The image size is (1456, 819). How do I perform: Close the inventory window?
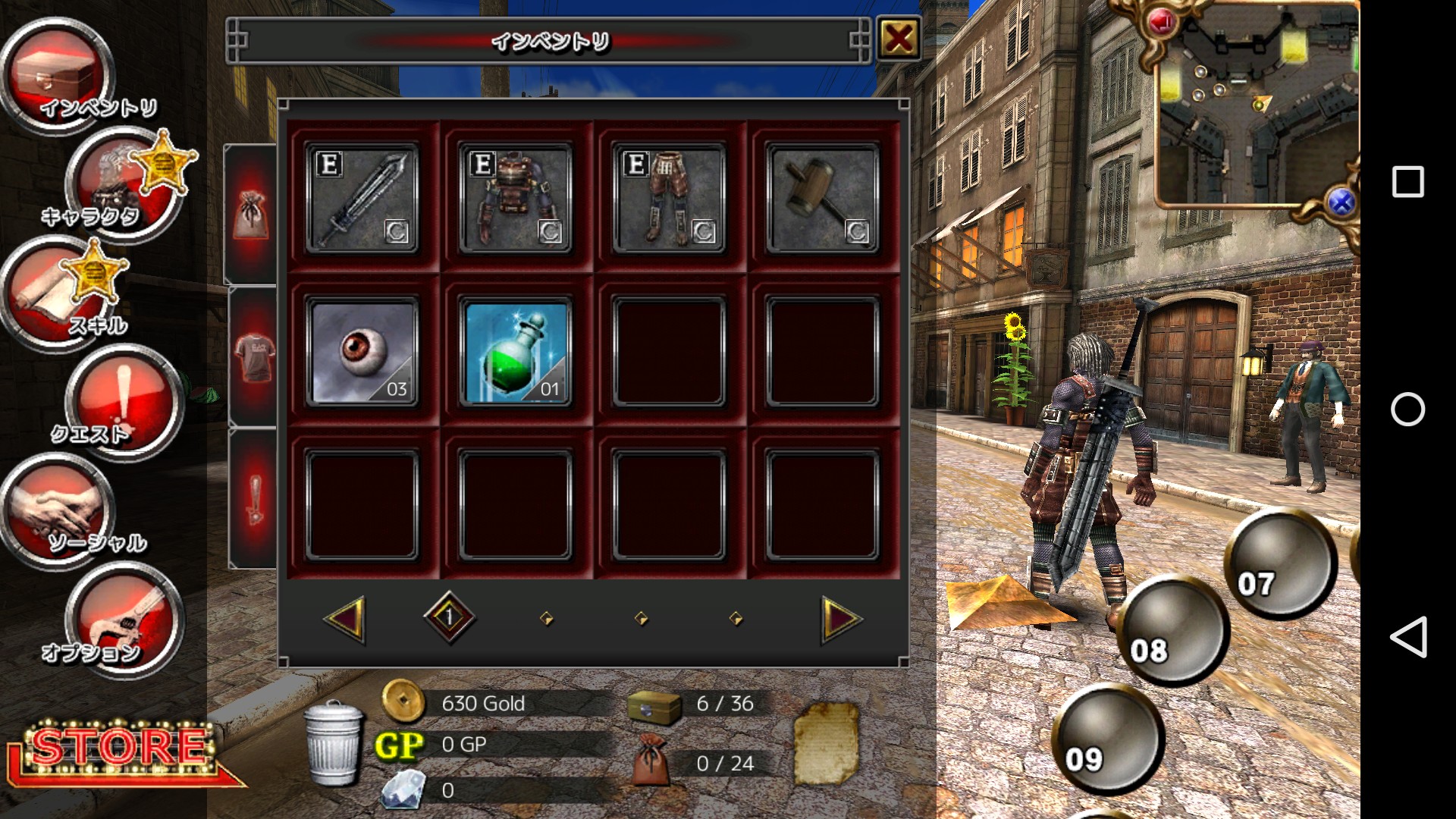[x=899, y=38]
